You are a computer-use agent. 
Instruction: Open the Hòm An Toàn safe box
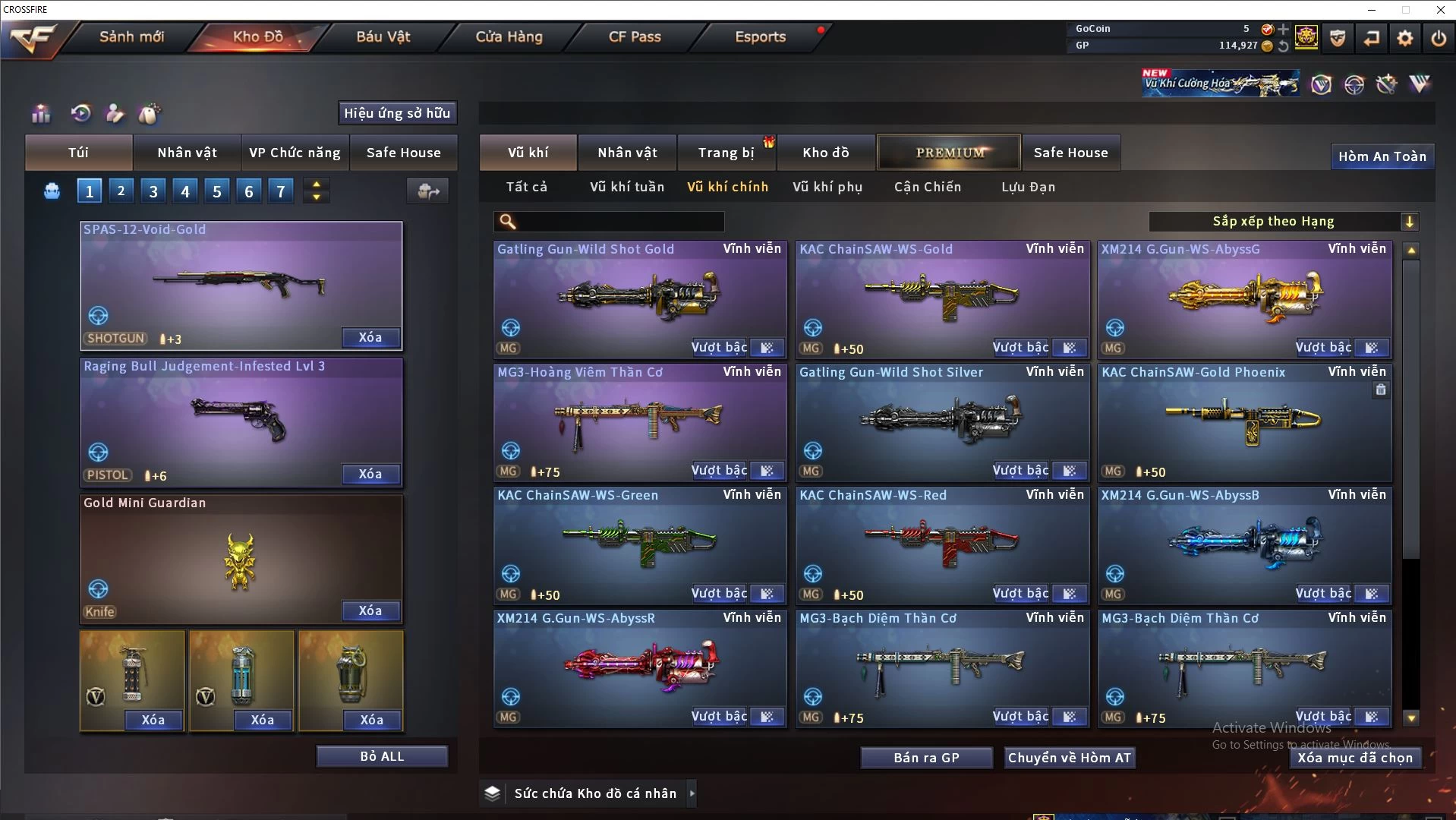pyautogui.click(x=1382, y=156)
